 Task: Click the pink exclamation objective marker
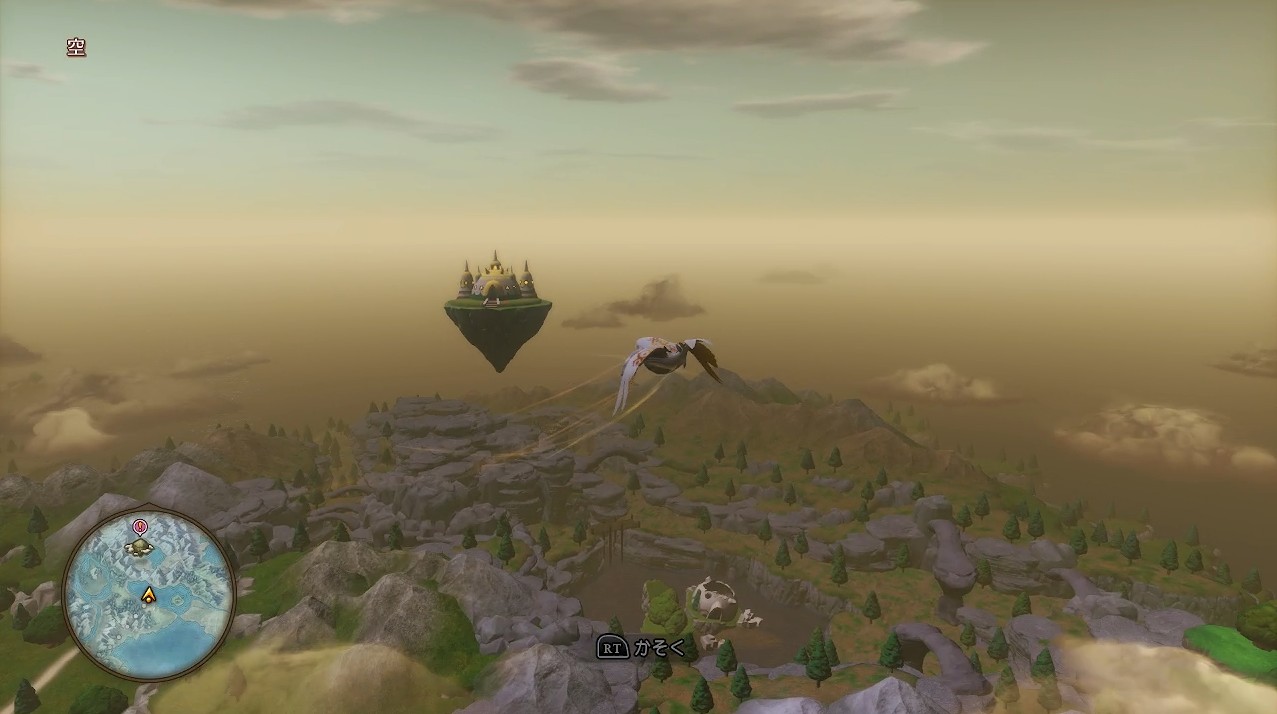(139, 526)
